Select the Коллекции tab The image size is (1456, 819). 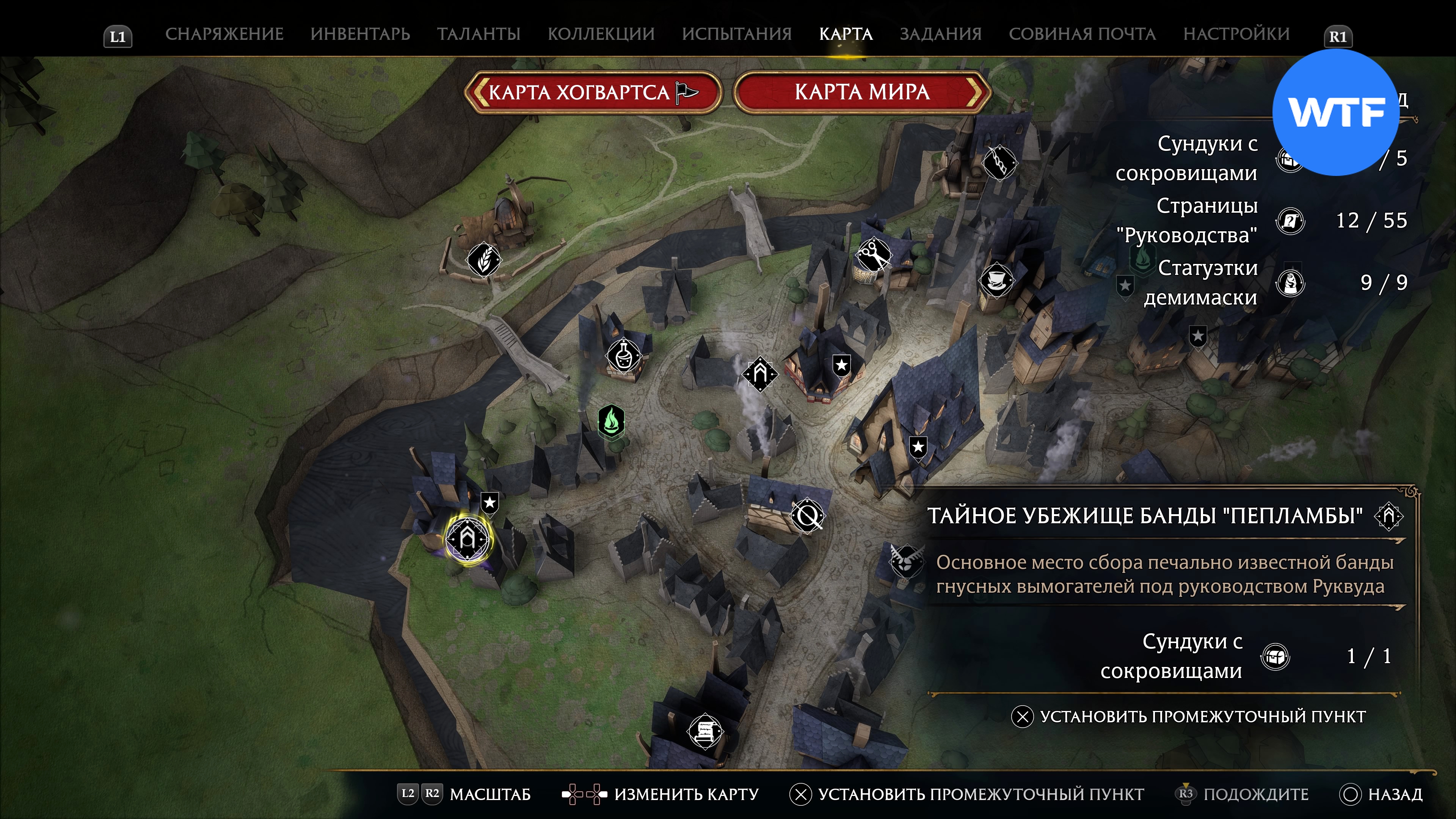click(601, 34)
